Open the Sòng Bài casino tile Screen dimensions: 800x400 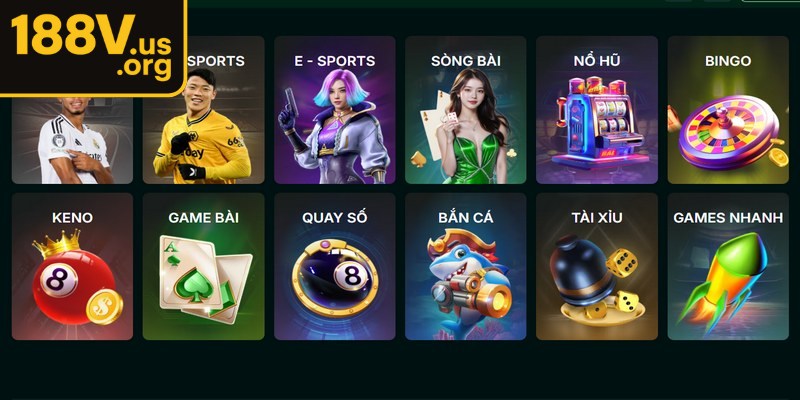pos(466,110)
